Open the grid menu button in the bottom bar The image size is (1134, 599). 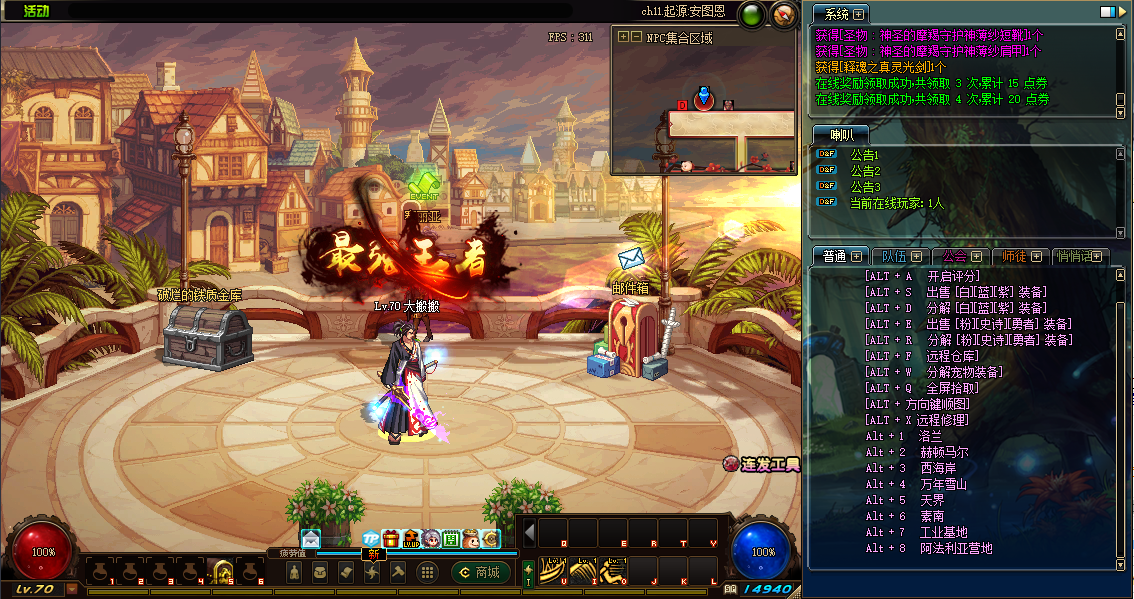click(427, 572)
